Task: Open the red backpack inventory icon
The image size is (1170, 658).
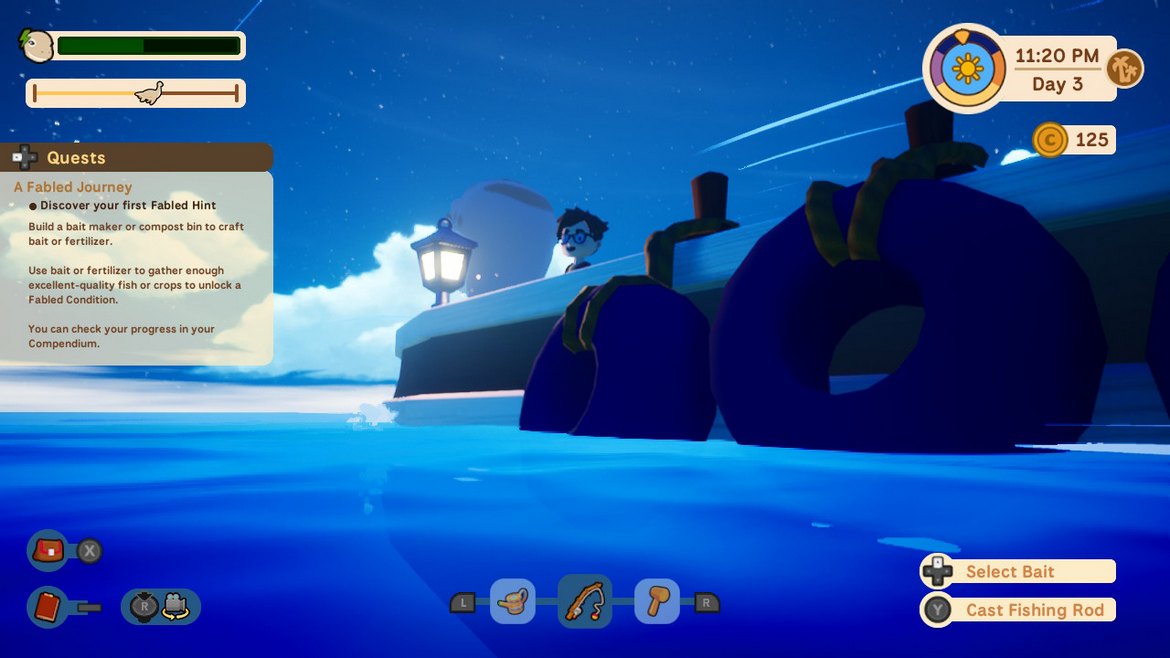Action: click(x=48, y=550)
